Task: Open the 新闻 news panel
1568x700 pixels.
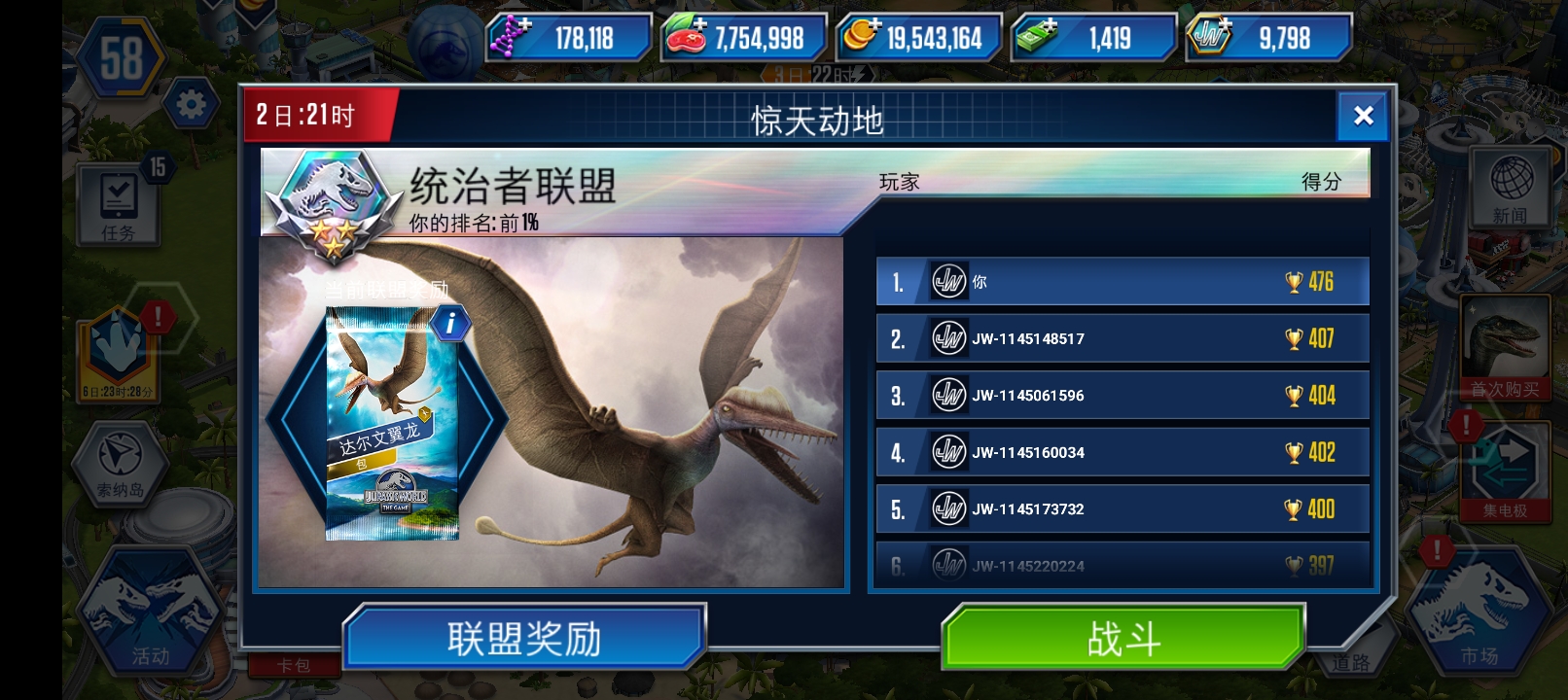Action: tap(1512, 188)
